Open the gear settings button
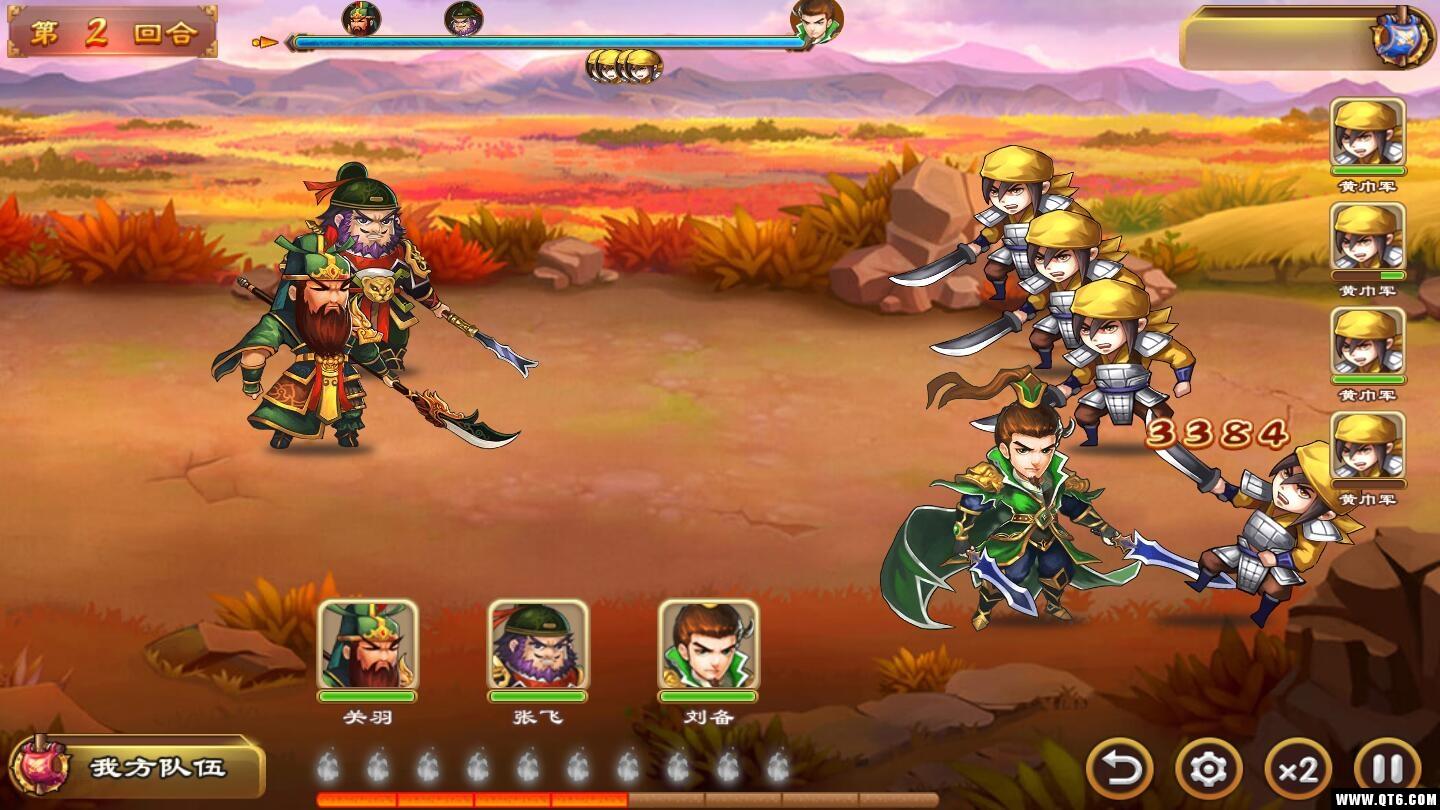This screenshot has height=810, width=1440. point(1208,768)
